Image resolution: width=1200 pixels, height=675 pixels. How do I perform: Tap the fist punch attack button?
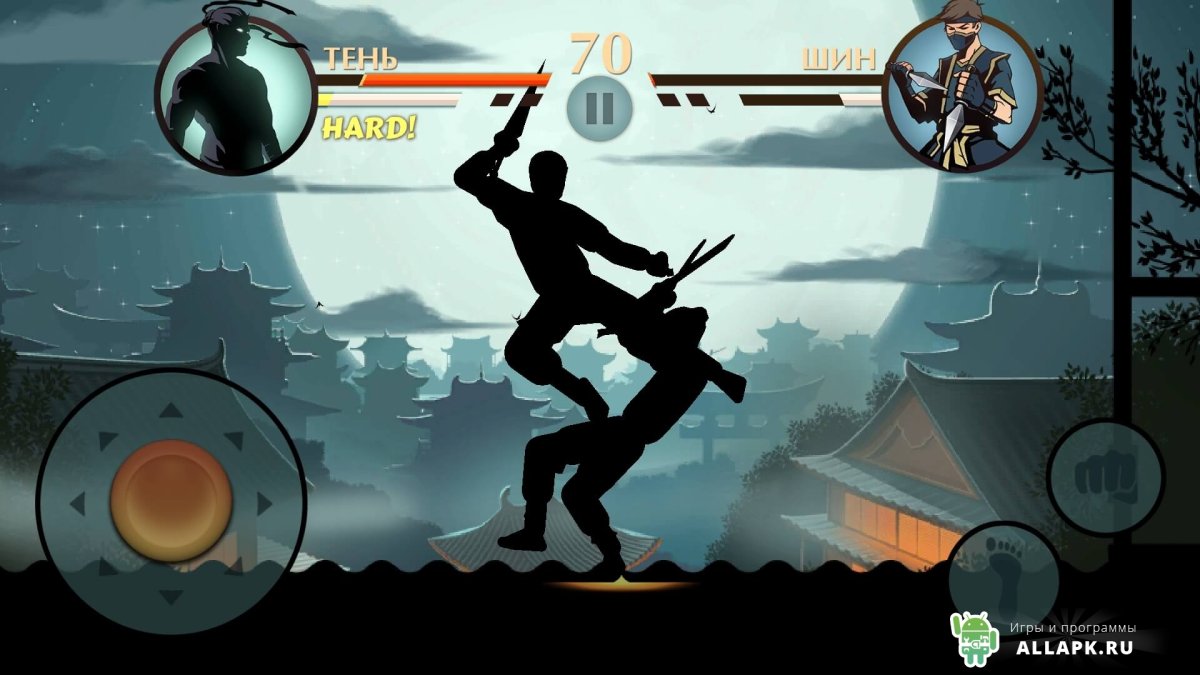[1105, 477]
